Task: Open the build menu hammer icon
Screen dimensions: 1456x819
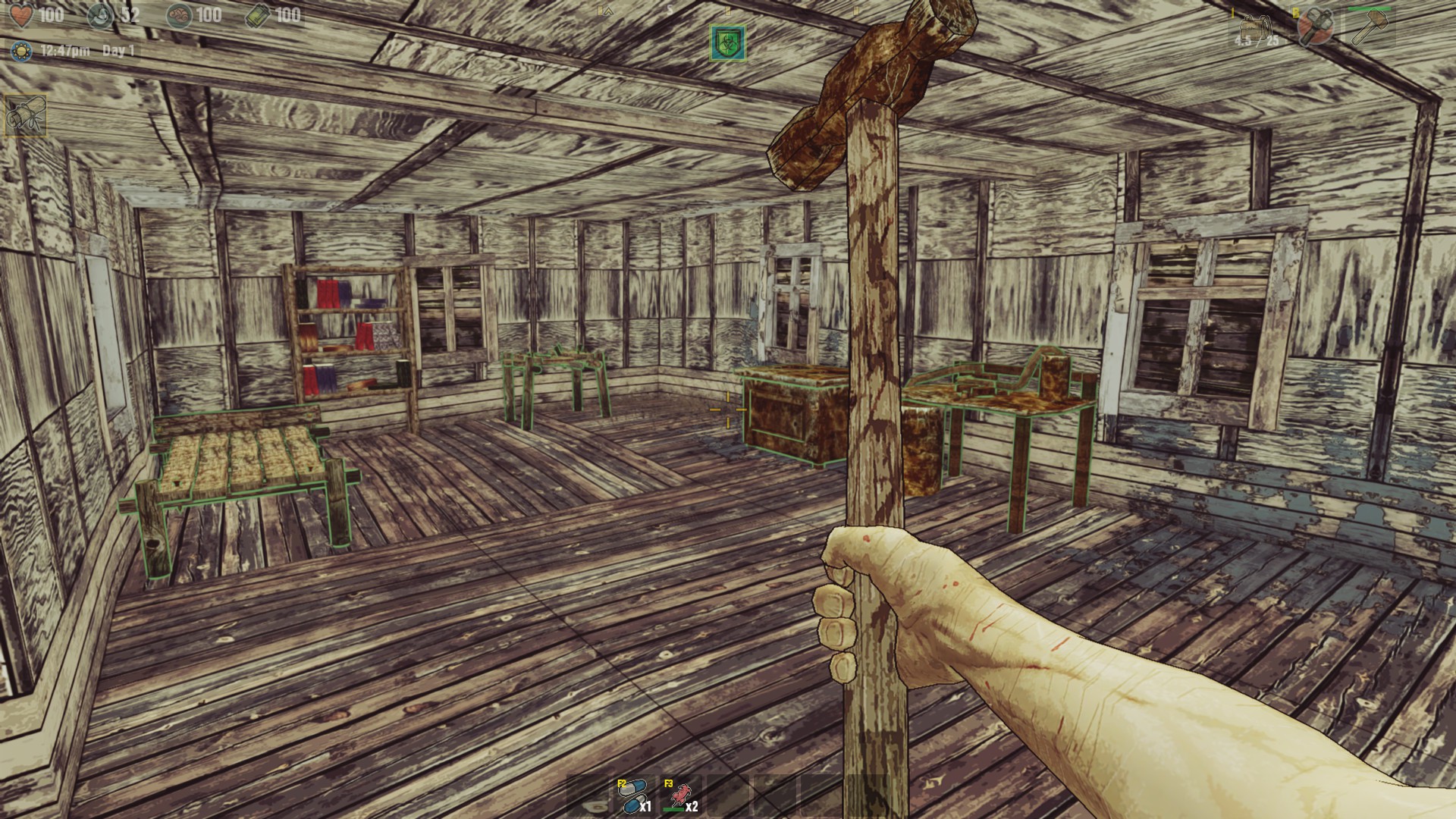Action: pyautogui.click(x=1314, y=27)
